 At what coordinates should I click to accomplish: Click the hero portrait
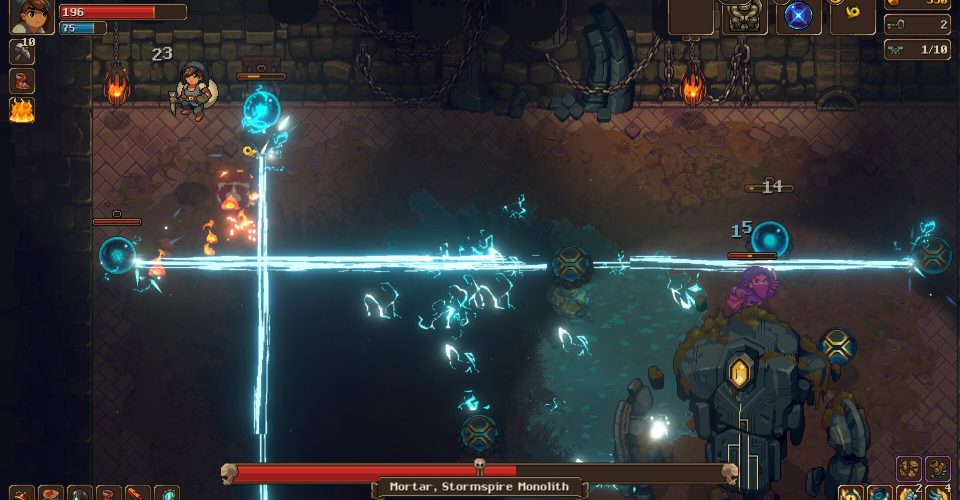tap(31, 16)
